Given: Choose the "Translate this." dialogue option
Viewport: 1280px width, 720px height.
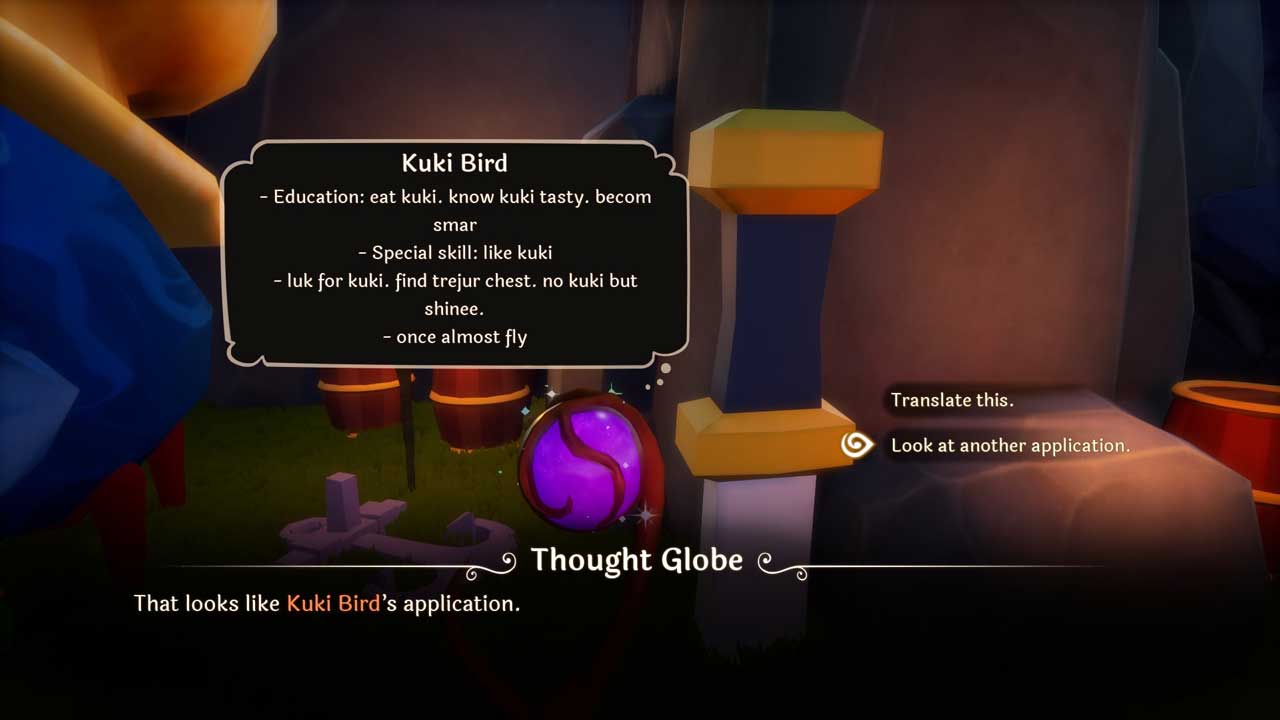Looking at the screenshot, I should (951, 400).
